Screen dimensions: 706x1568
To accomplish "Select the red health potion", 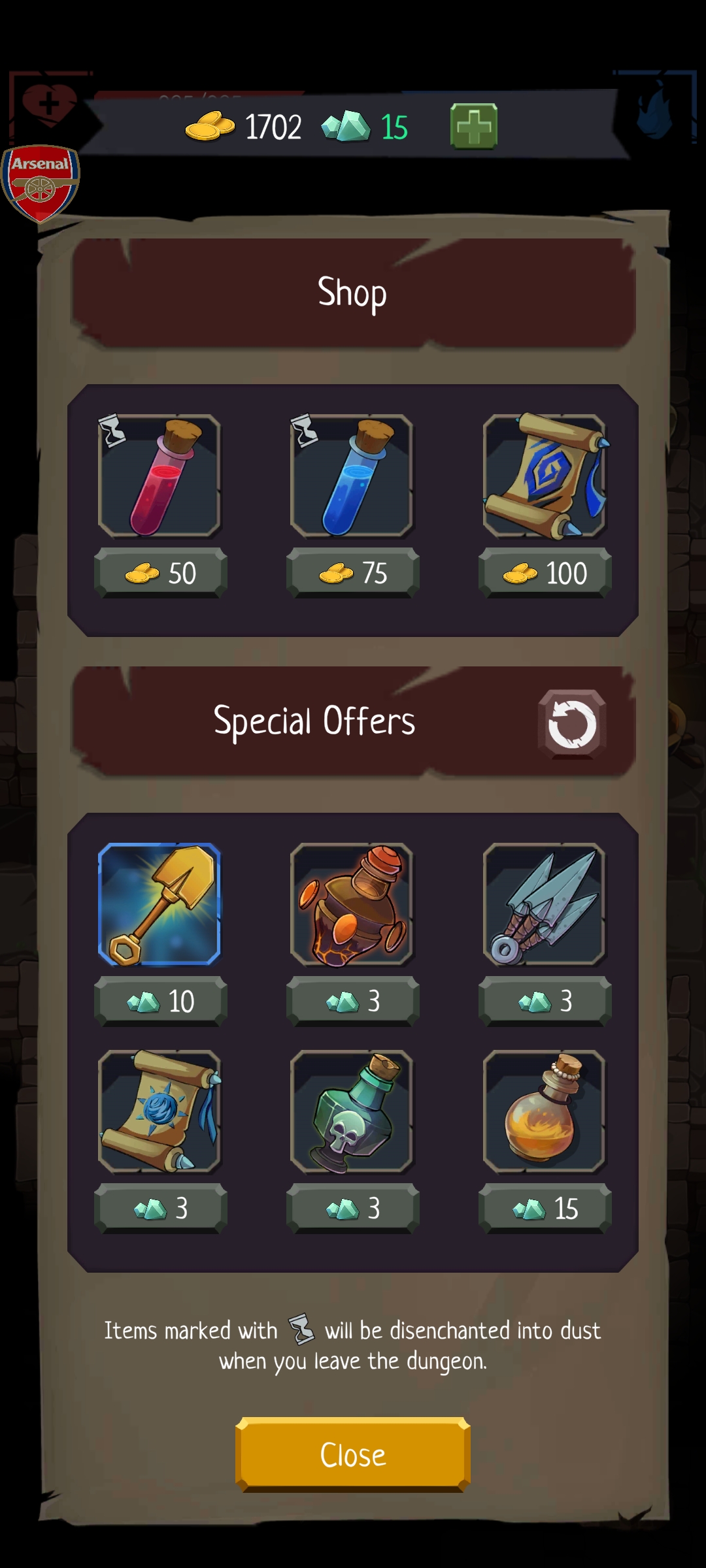I will click(160, 476).
